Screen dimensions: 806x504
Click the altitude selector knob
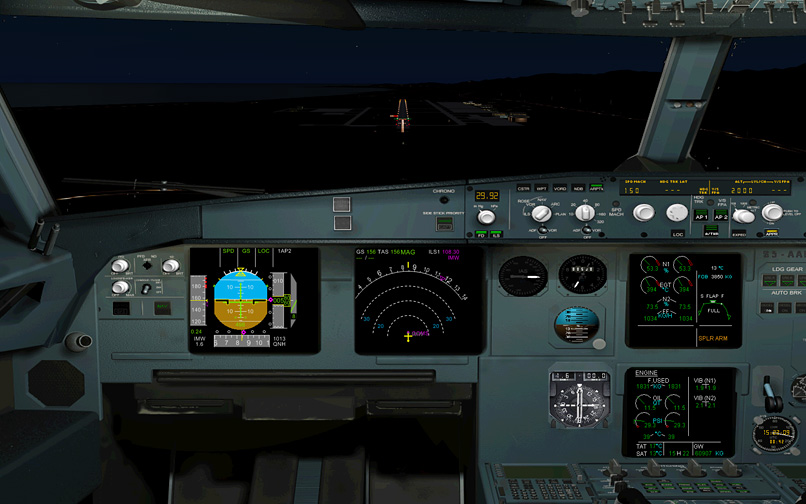pyautogui.click(x=771, y=212)
